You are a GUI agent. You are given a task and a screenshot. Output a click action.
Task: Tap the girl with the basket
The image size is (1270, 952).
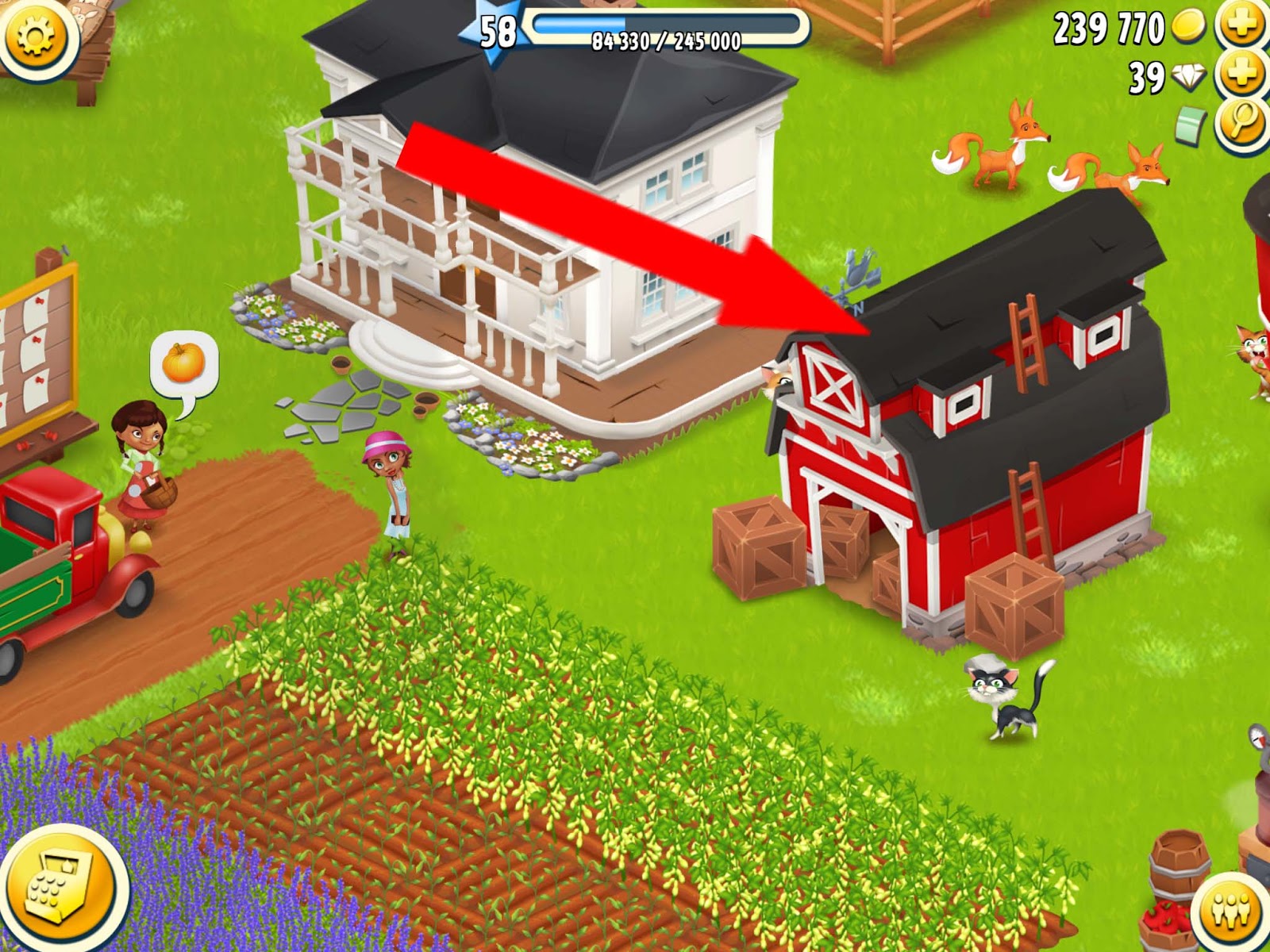coord(139,468)
